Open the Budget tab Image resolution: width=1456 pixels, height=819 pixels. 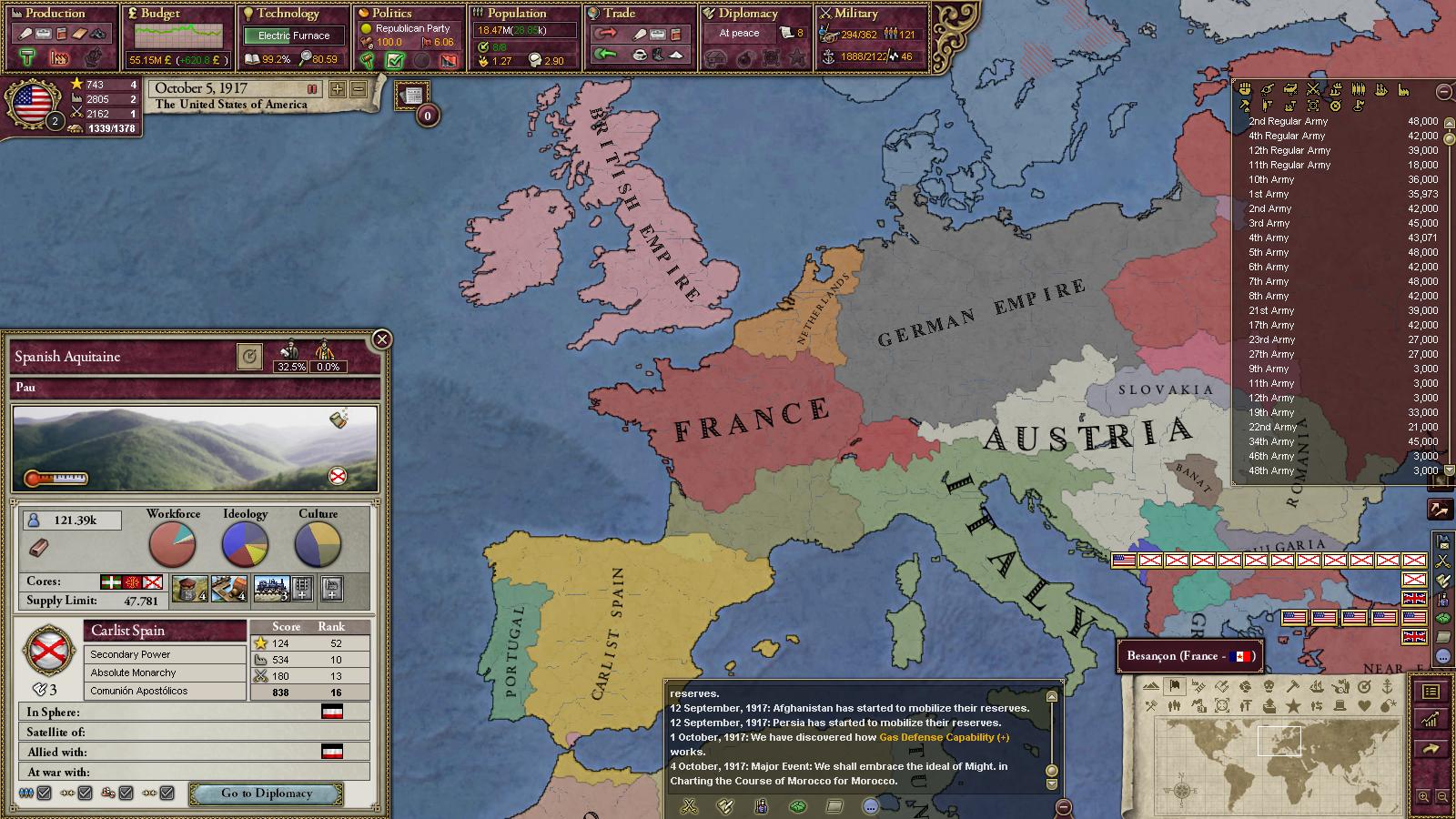click(160, 14)
